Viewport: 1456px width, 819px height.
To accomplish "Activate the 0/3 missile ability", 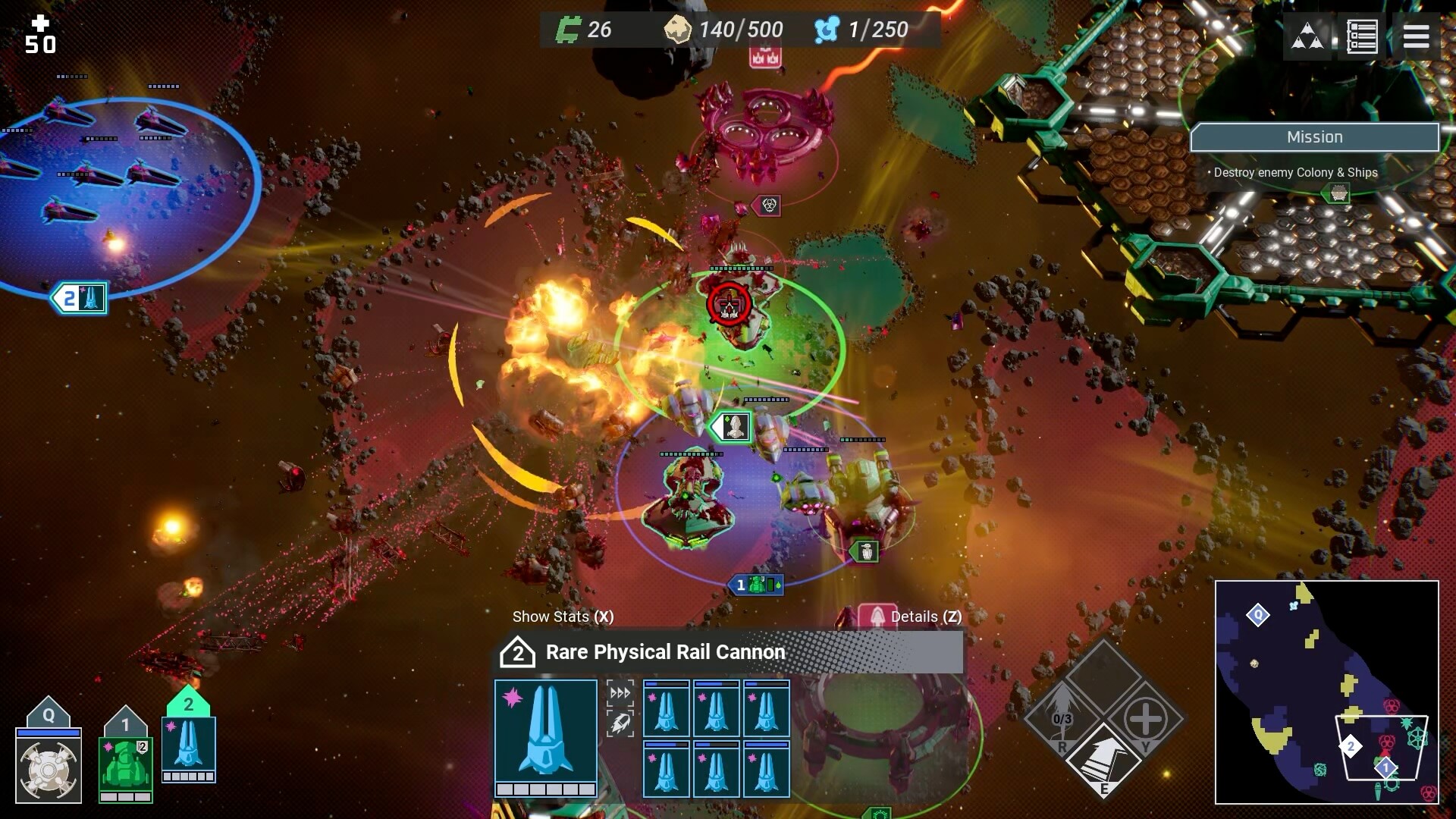I will coord(1062,718).
